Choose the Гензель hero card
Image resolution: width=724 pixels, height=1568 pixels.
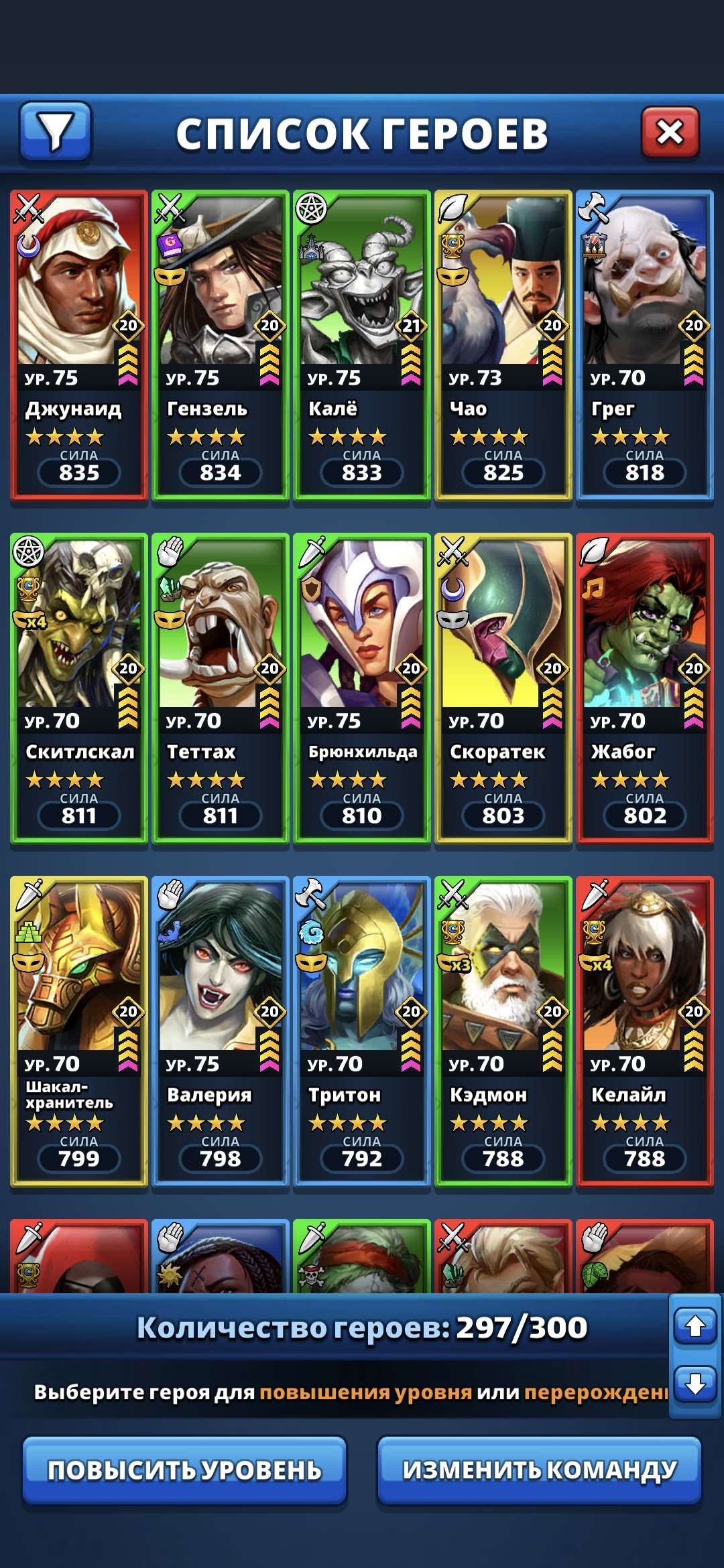221,345
